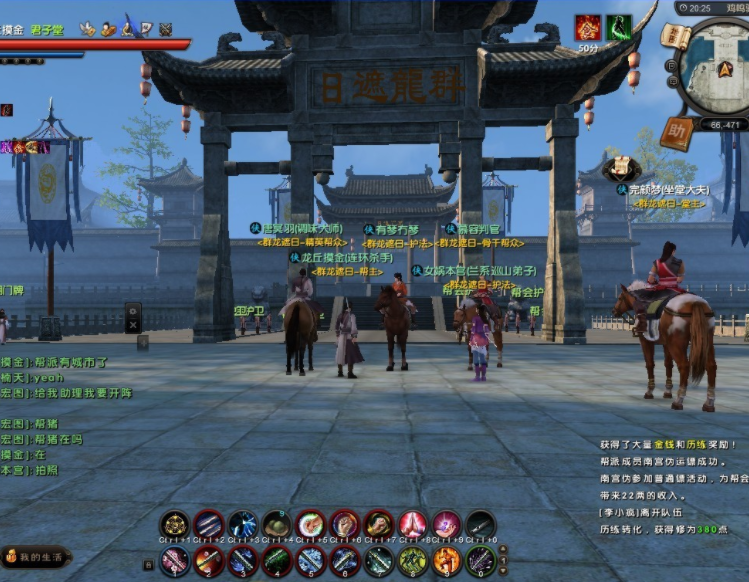Click the X button on the chat panel edge
This screenshot has height=582, width=749.
[x=133, y=325]
